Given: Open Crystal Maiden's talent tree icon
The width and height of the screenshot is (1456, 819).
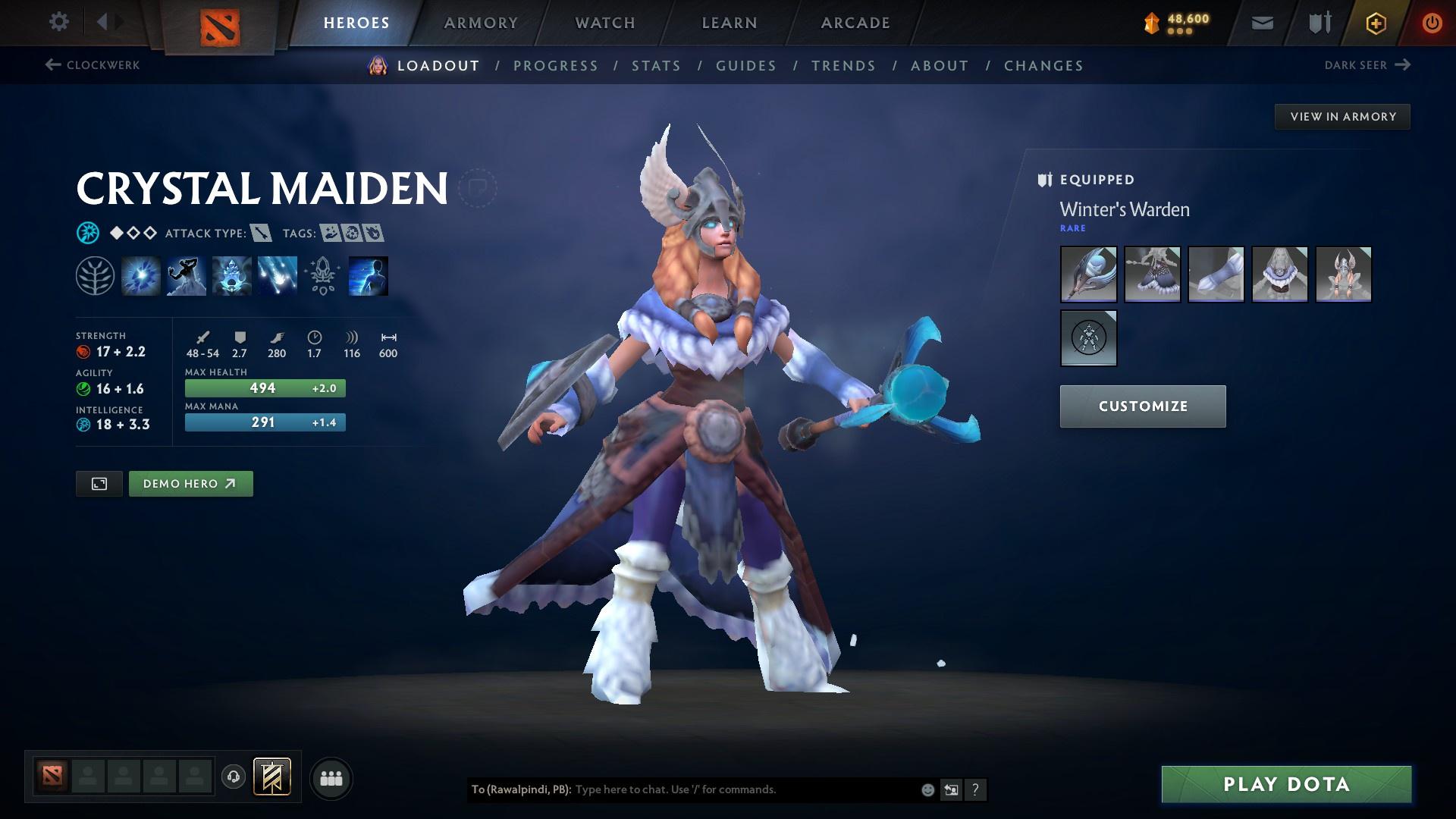Looking at the screenshot, I should [95, 275].
